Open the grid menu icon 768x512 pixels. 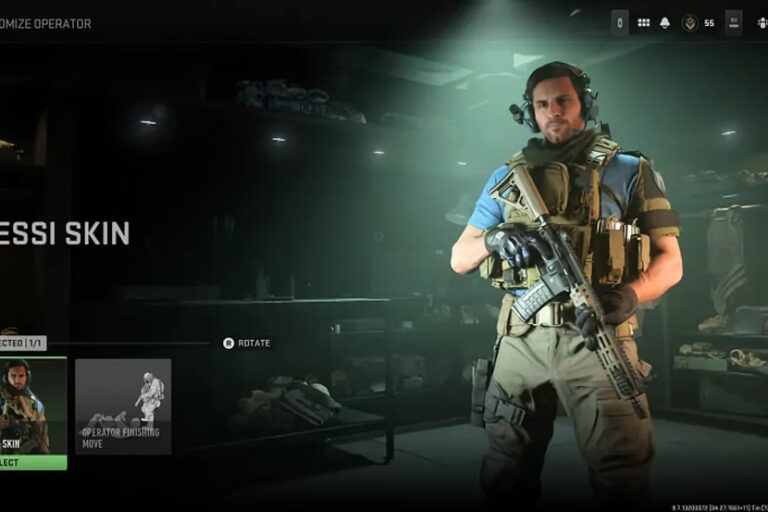643,23
